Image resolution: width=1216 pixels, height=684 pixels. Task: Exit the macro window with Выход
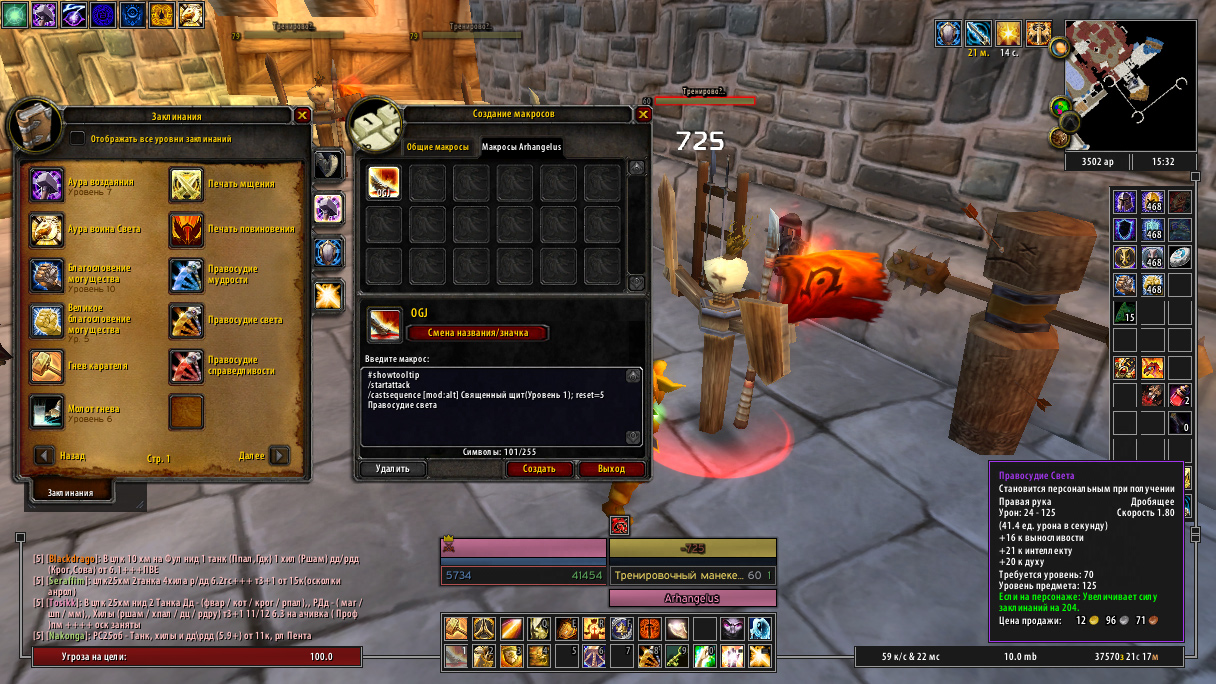611,468
